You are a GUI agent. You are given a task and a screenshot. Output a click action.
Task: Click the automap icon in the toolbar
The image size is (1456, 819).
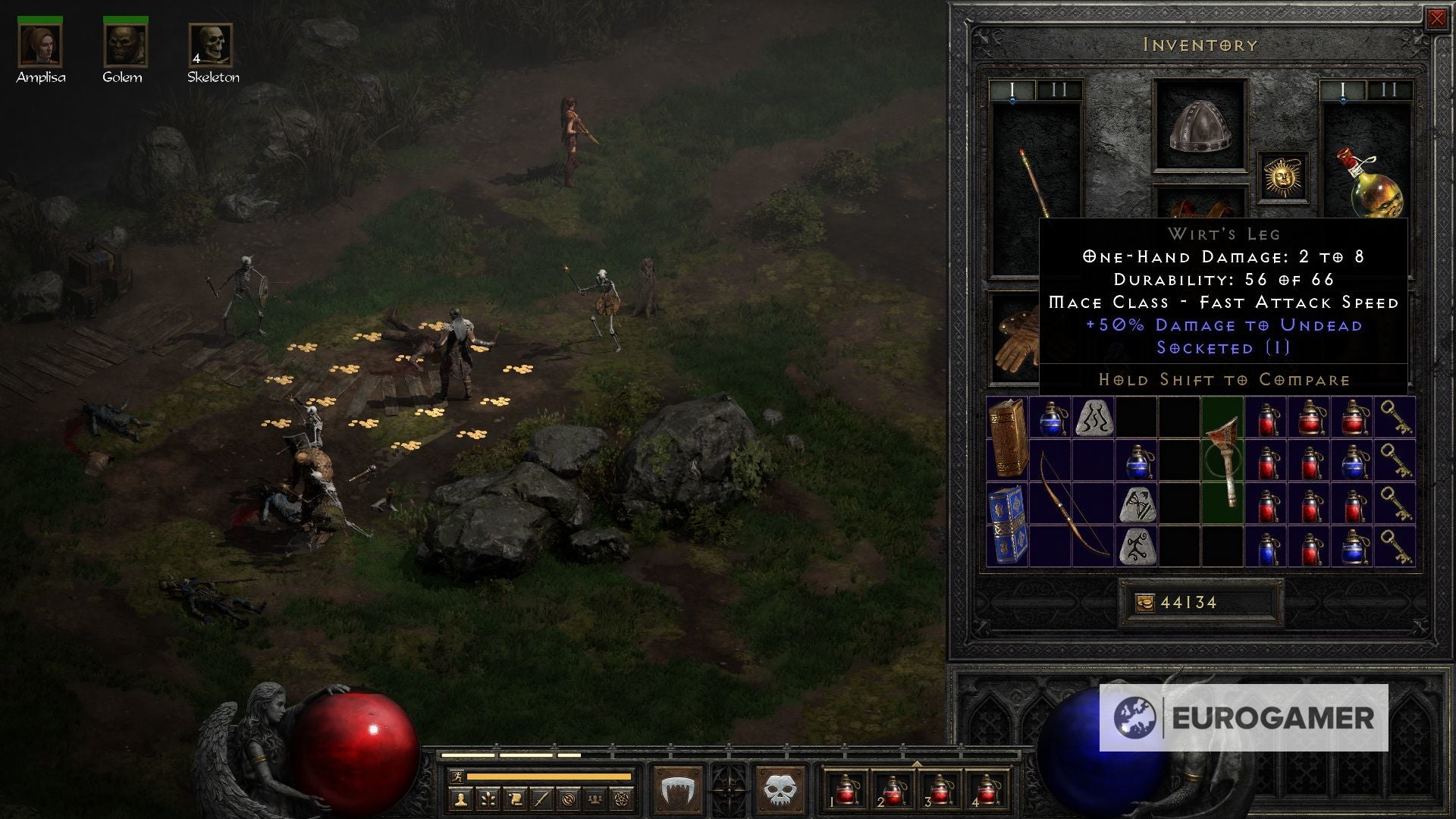(x=569, y=800)
